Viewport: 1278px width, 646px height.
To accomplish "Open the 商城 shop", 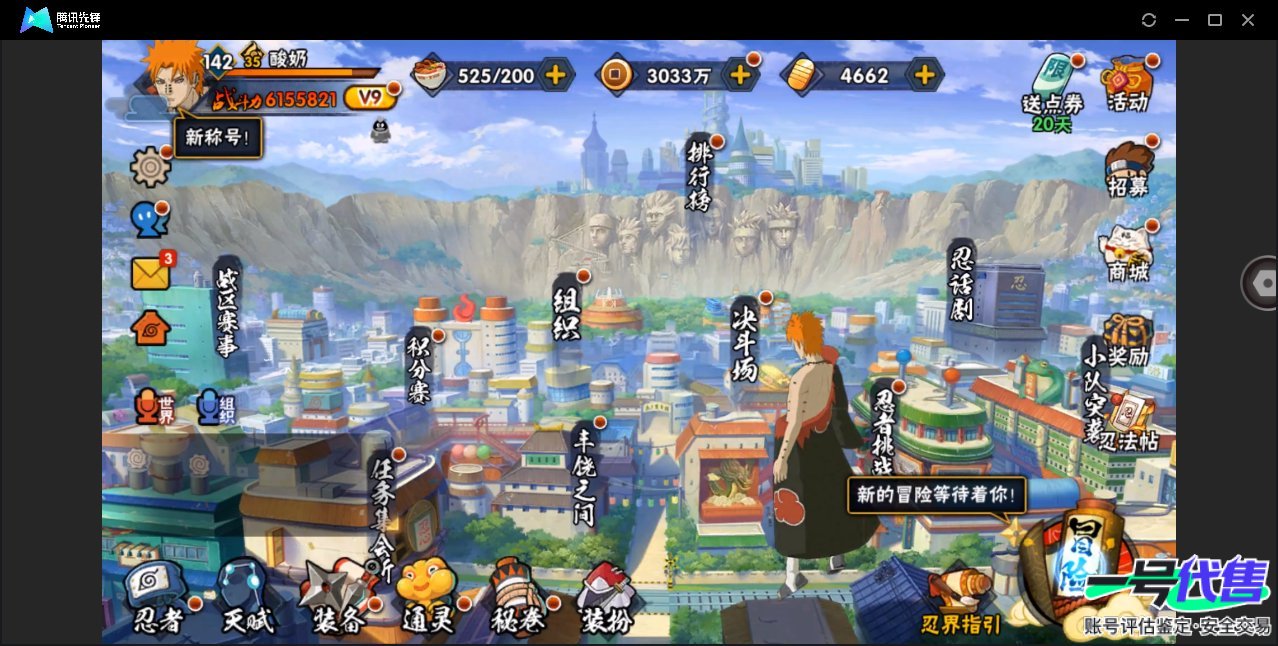I will tap(1127, 252).
